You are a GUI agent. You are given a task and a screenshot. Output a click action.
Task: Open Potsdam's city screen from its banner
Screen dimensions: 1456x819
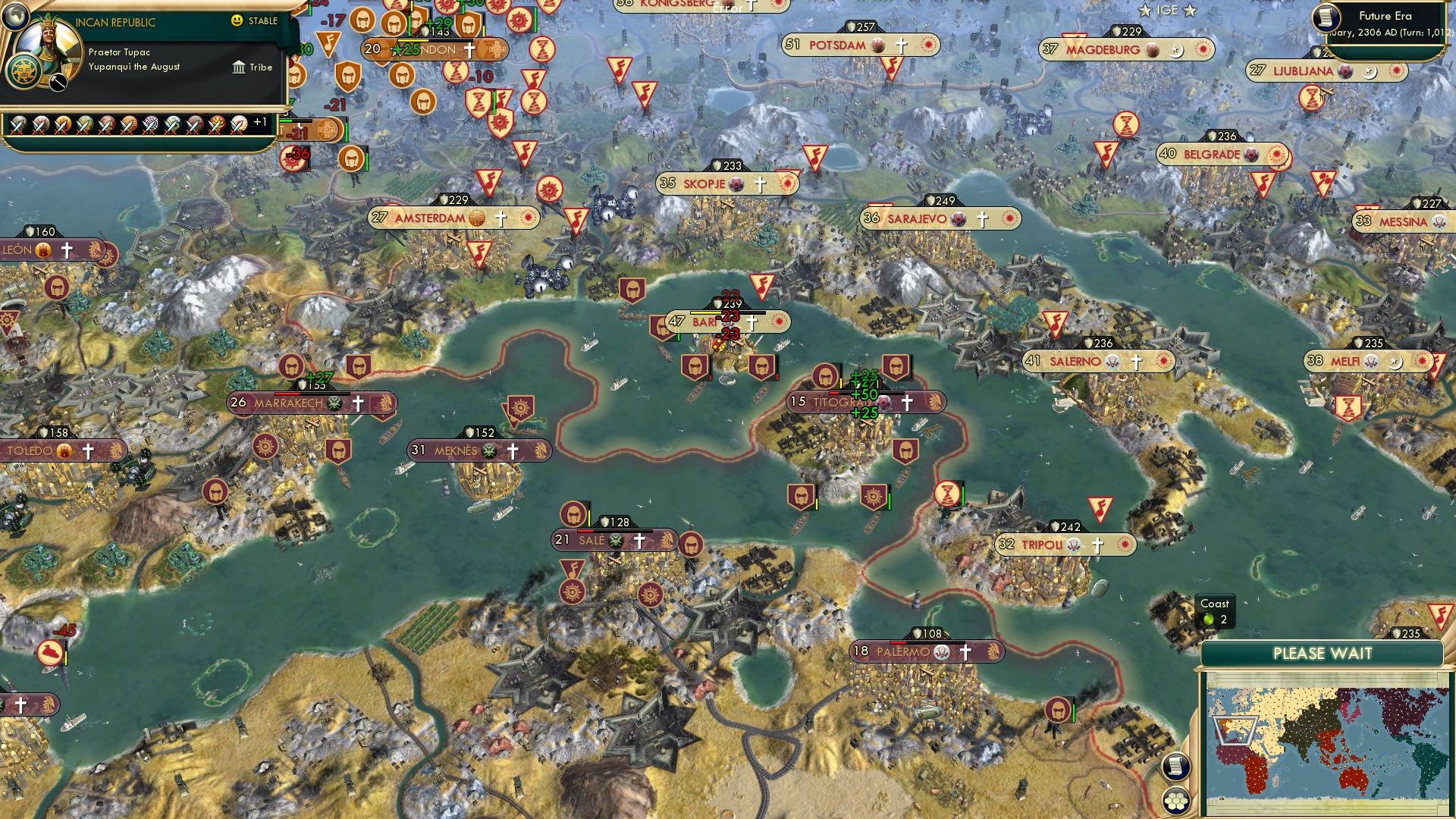tap(836, 45)
